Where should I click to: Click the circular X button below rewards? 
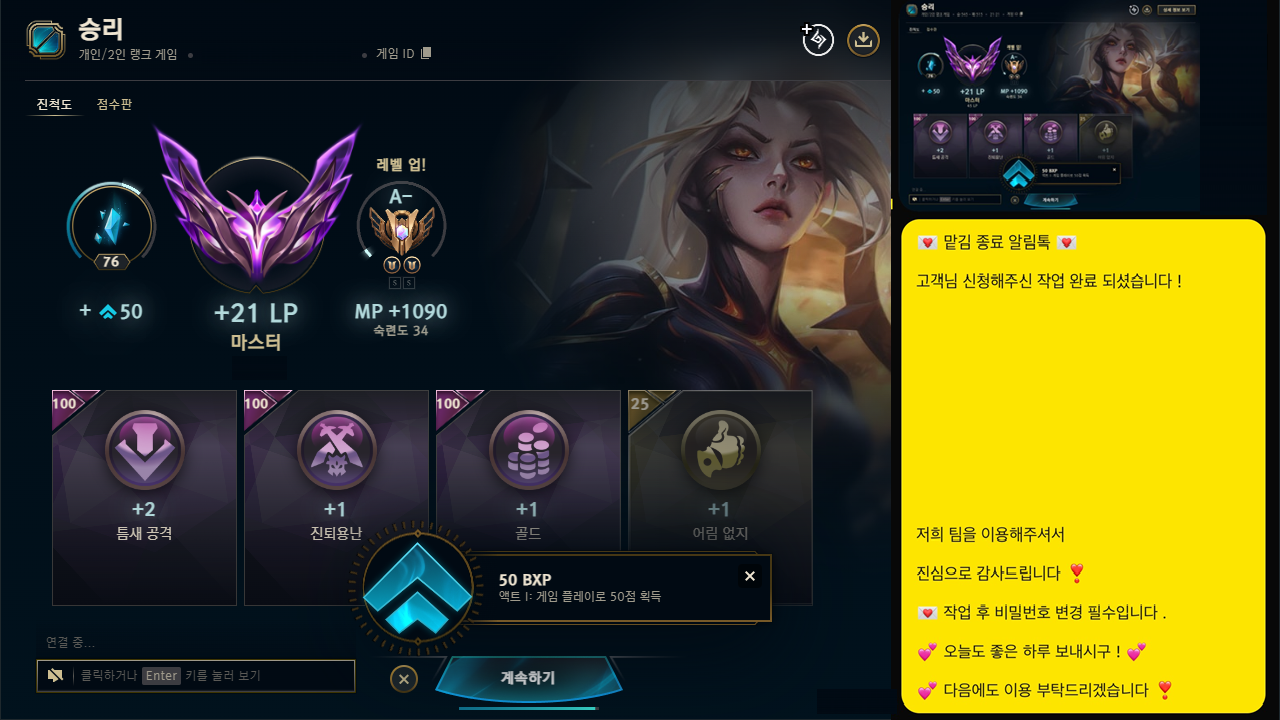click(404, 678)
